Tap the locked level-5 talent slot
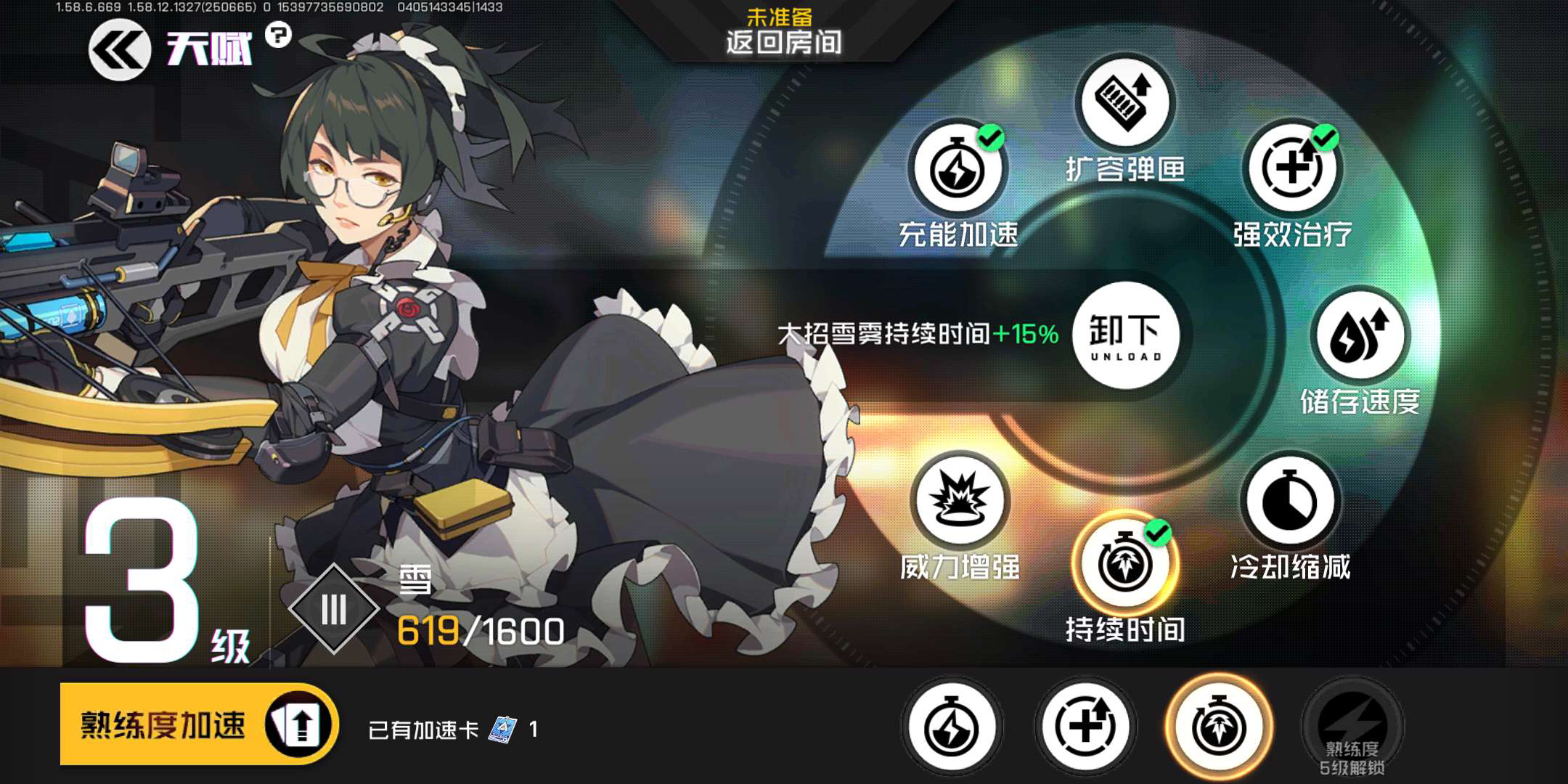The height and width of the screenshot is (784, 1568). pos(1352,727)
